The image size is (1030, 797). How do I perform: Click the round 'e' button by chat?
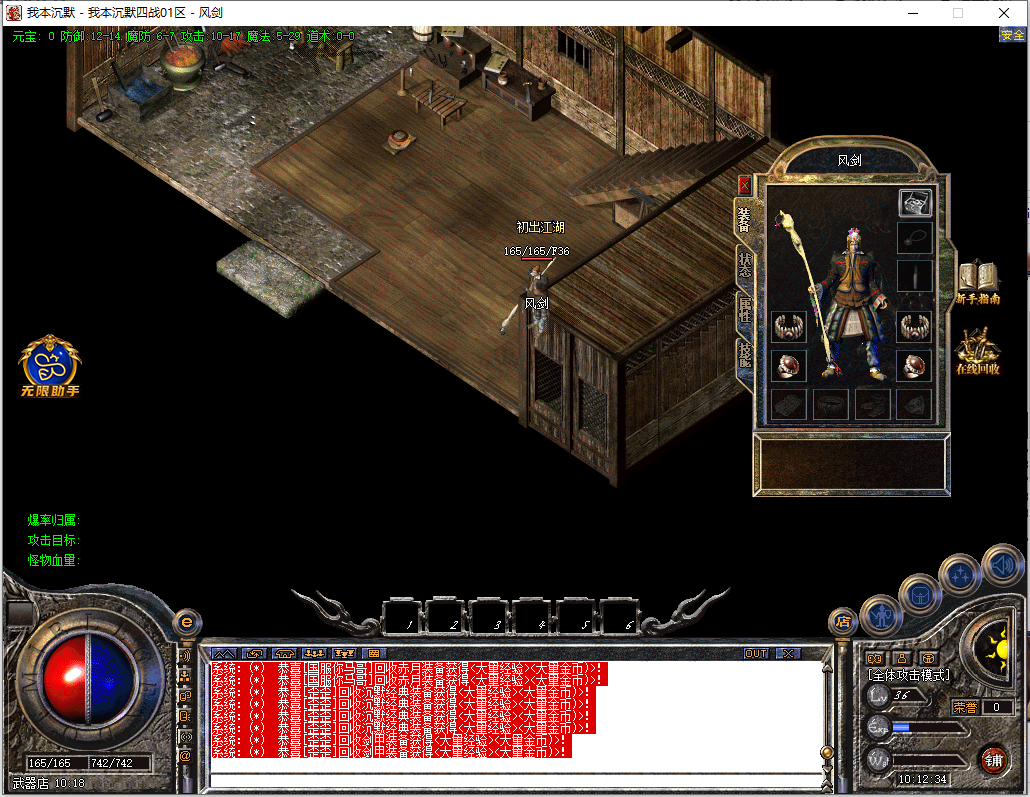pos(185,622)
